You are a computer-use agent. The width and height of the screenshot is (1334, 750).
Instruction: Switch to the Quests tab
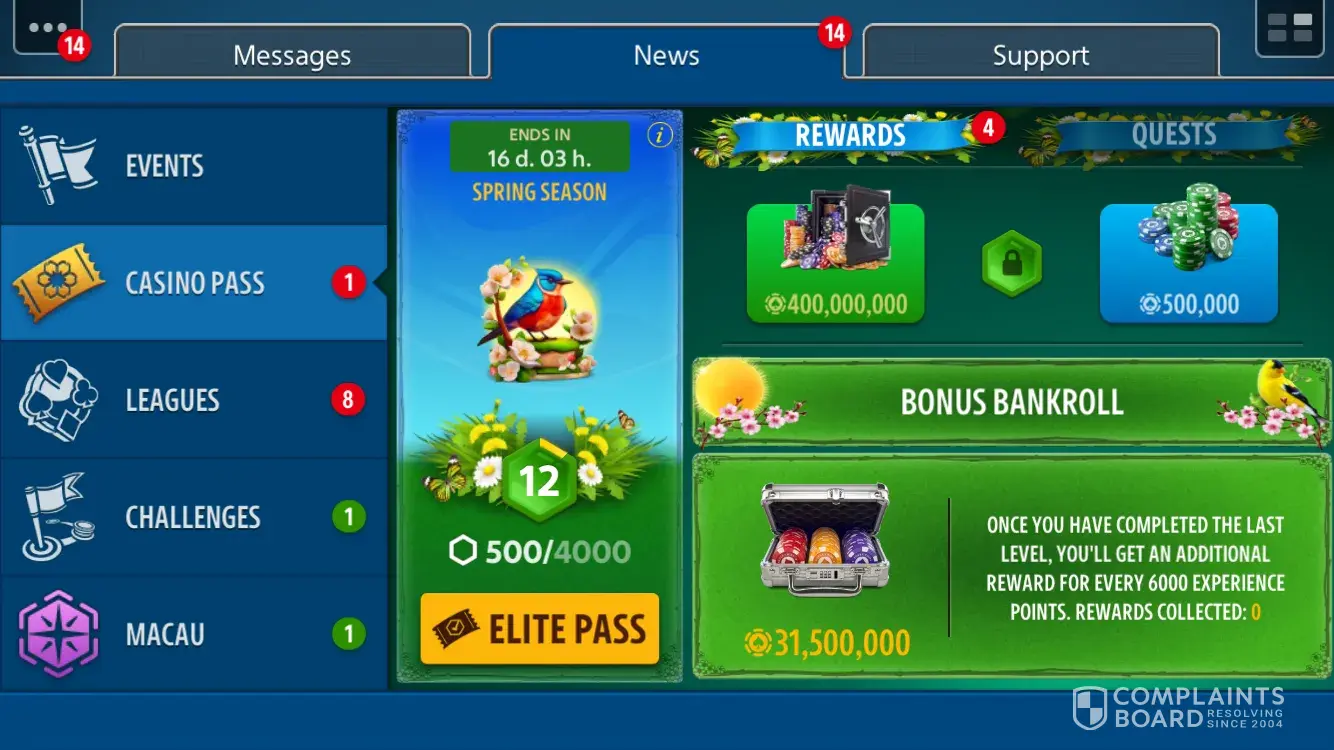1173,135
